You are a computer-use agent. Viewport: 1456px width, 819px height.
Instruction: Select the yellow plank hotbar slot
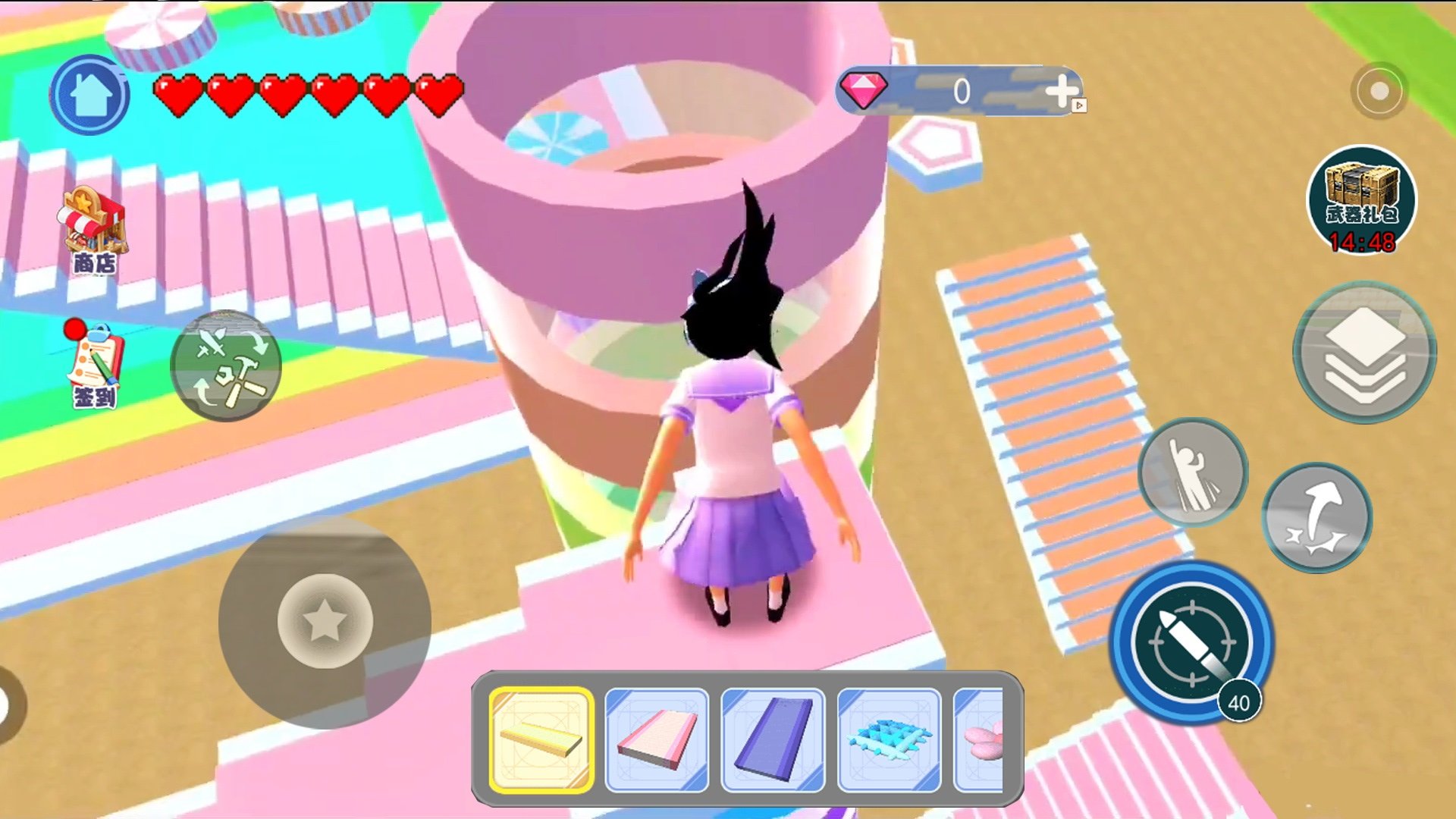click(x=541, y=739)
